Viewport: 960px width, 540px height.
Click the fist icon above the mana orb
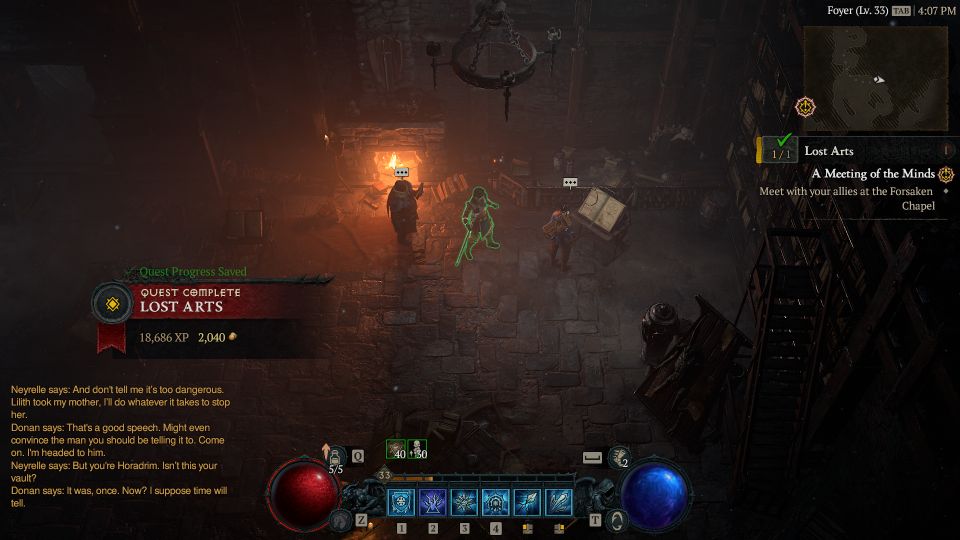click(x=619, y=456)
